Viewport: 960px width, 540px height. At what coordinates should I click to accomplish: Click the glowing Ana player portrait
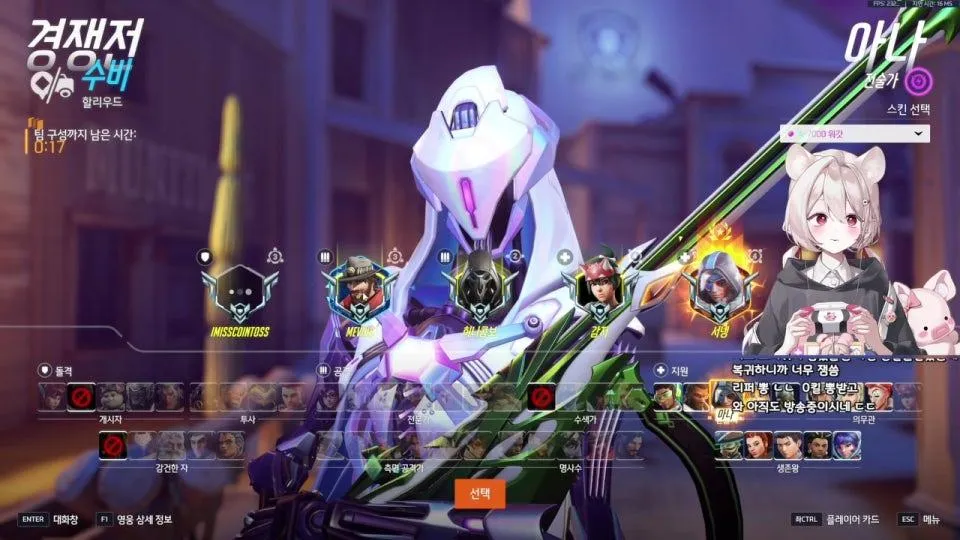717,283
